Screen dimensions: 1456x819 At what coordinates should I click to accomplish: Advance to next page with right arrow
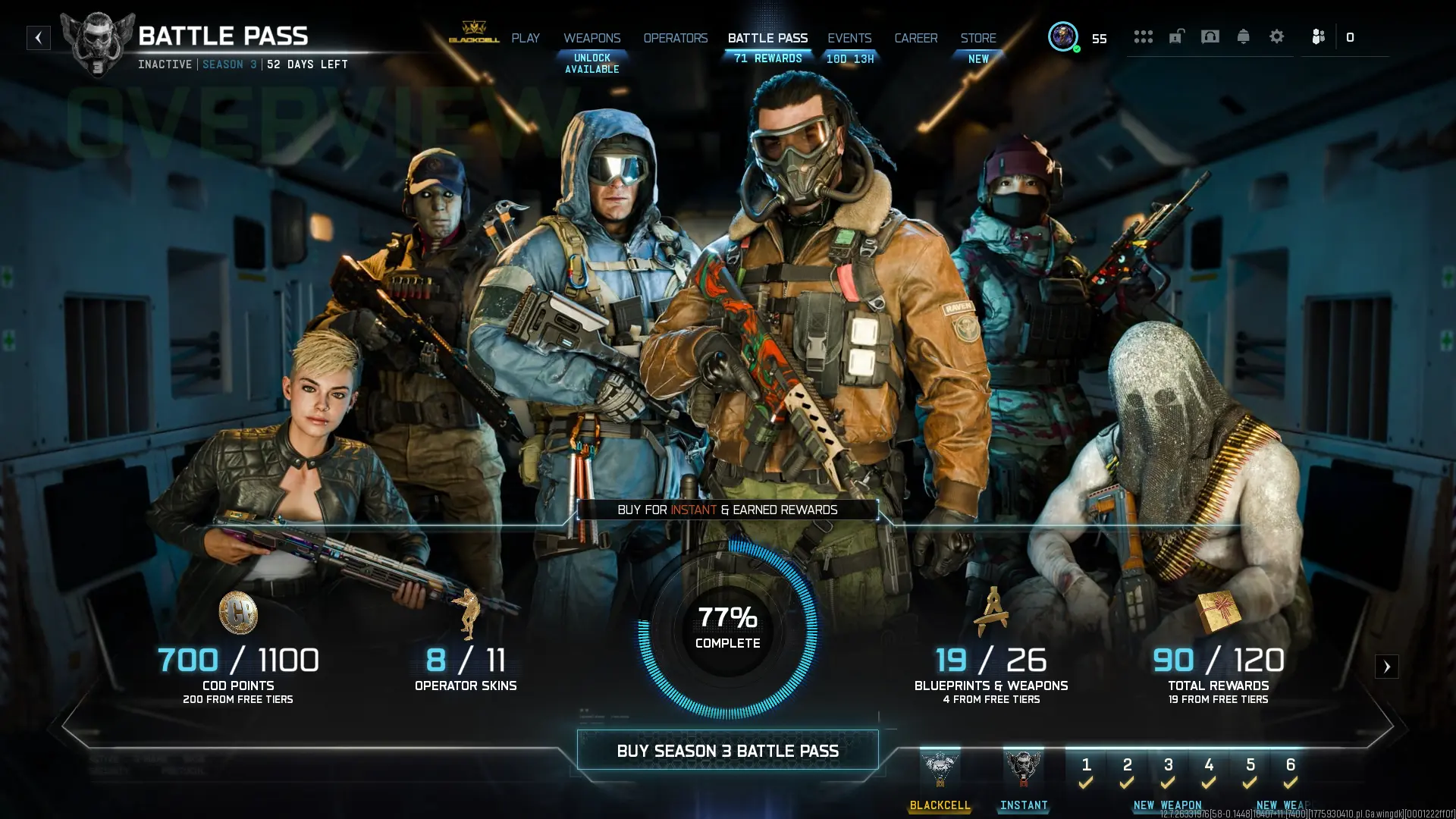pyautogui.click(x=1386, y=667)
